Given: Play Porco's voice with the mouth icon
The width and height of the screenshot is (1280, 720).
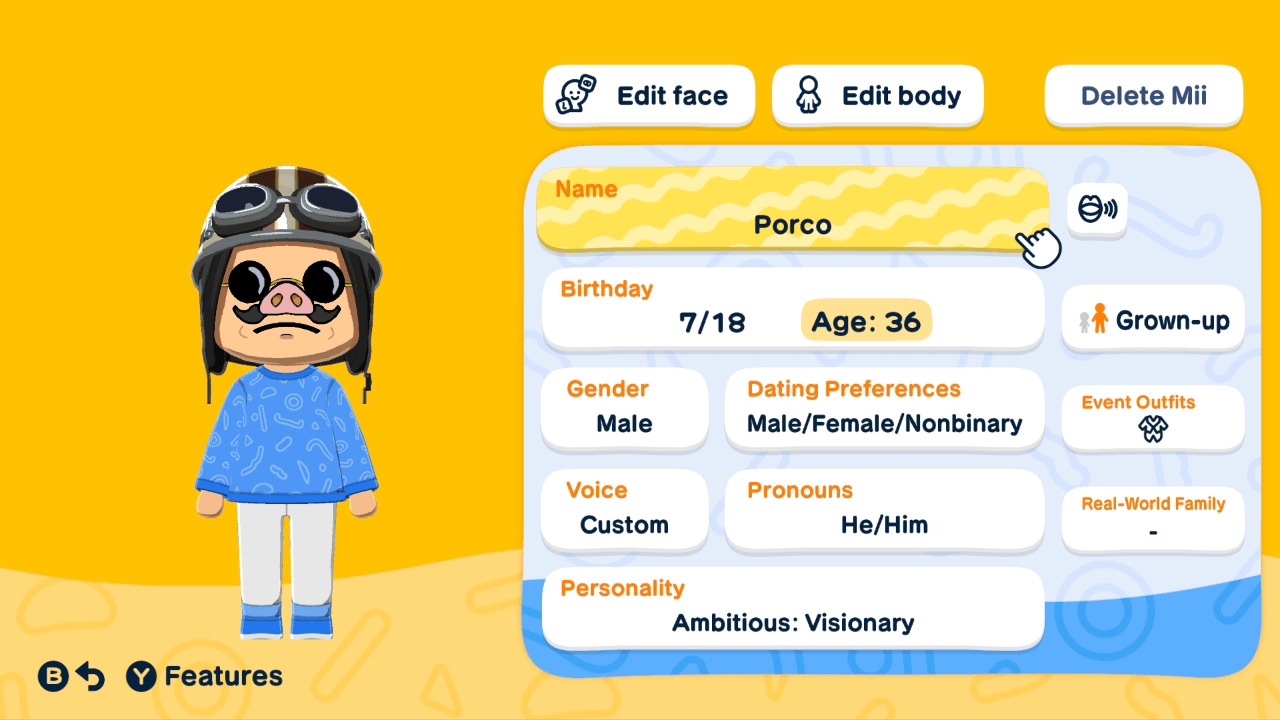Looking at the screenshot, I should 1097,210.
